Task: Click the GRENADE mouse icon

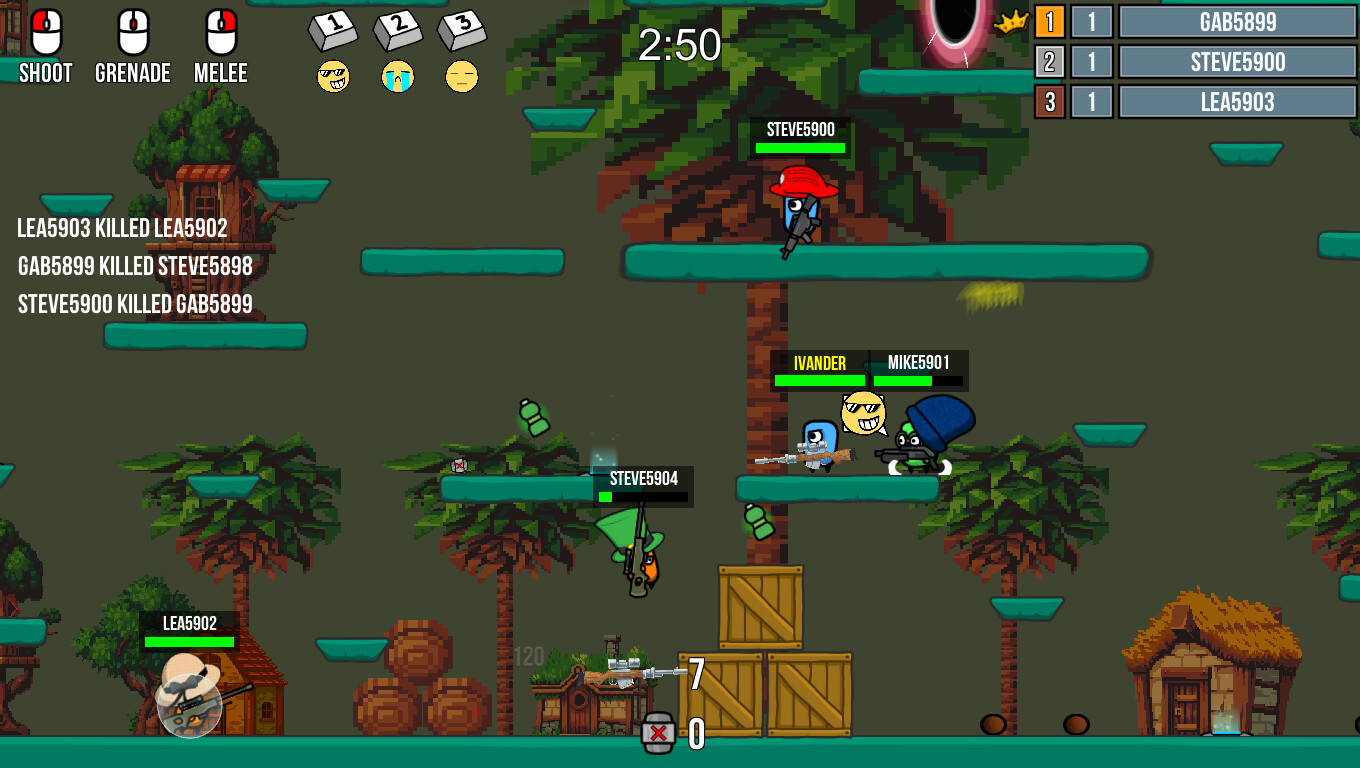Action: 132,30
